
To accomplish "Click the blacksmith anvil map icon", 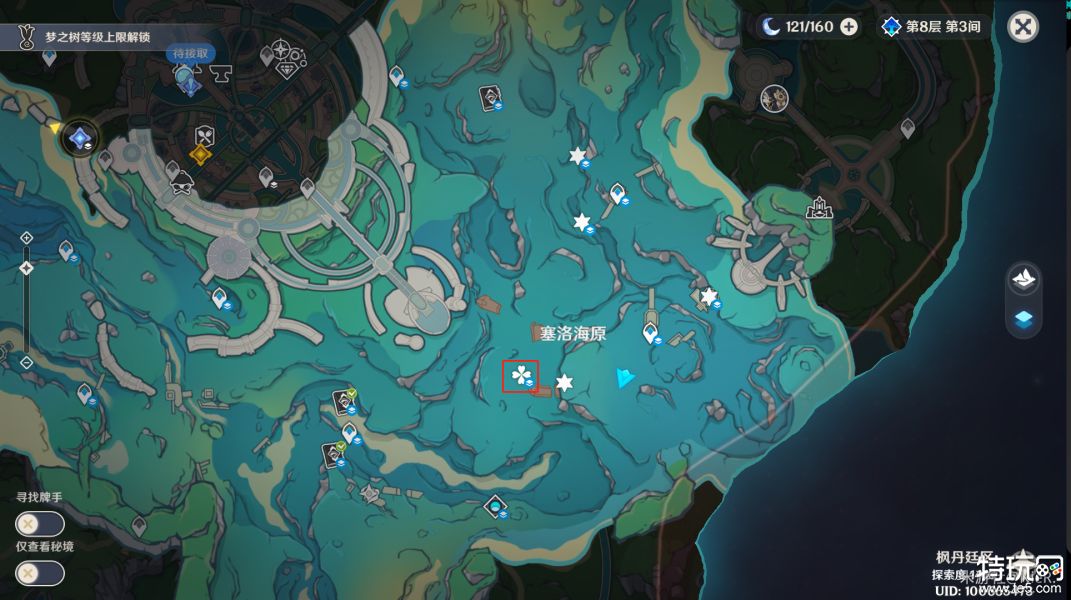I will pos(220,71).
